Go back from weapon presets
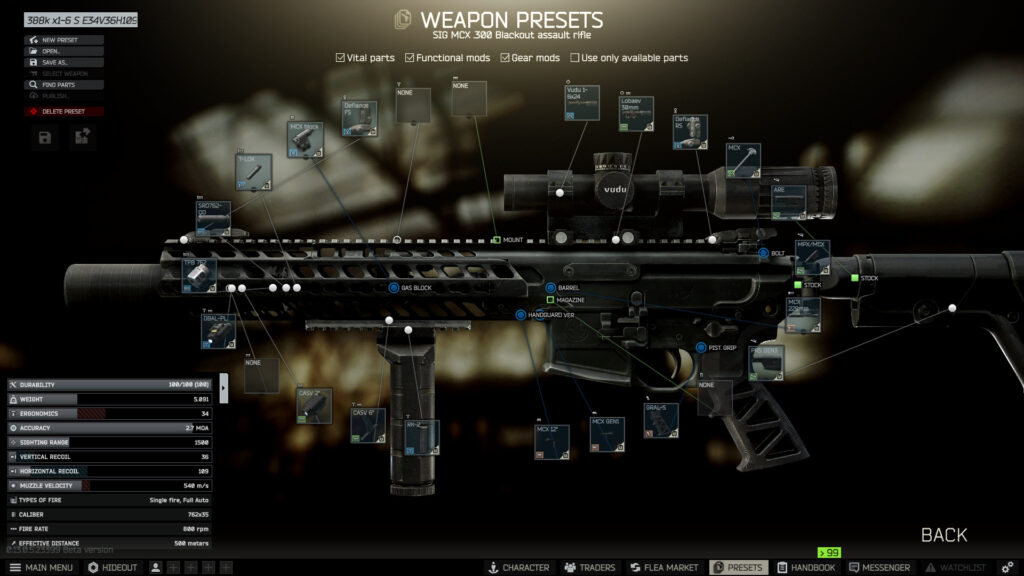The width and height of the screenshot is (1024, 576). tap(943, 535)
